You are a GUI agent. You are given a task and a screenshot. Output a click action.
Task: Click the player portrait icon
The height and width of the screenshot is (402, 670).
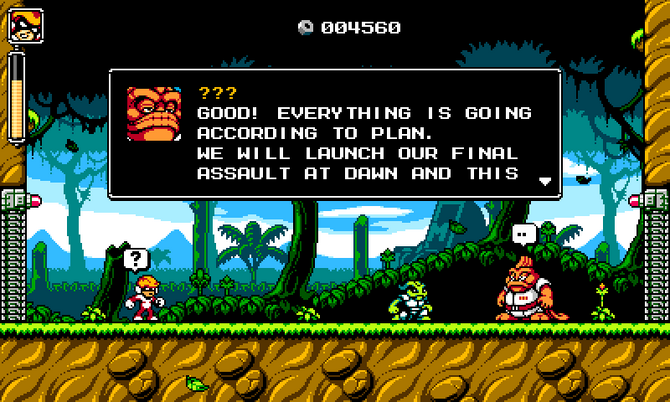tap(23, 24)
